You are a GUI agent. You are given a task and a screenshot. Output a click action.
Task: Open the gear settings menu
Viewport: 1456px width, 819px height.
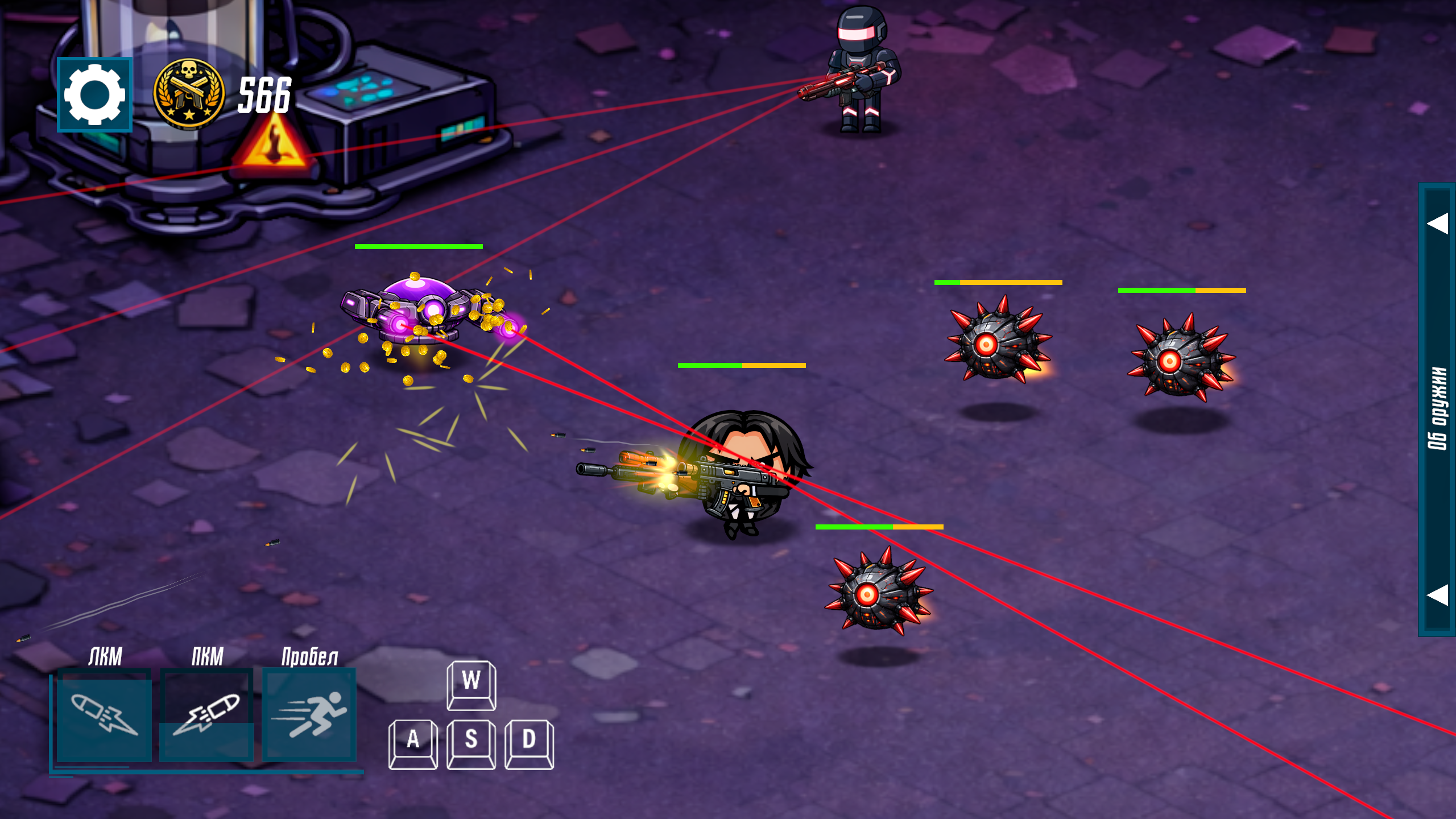[x=94, y=94]
